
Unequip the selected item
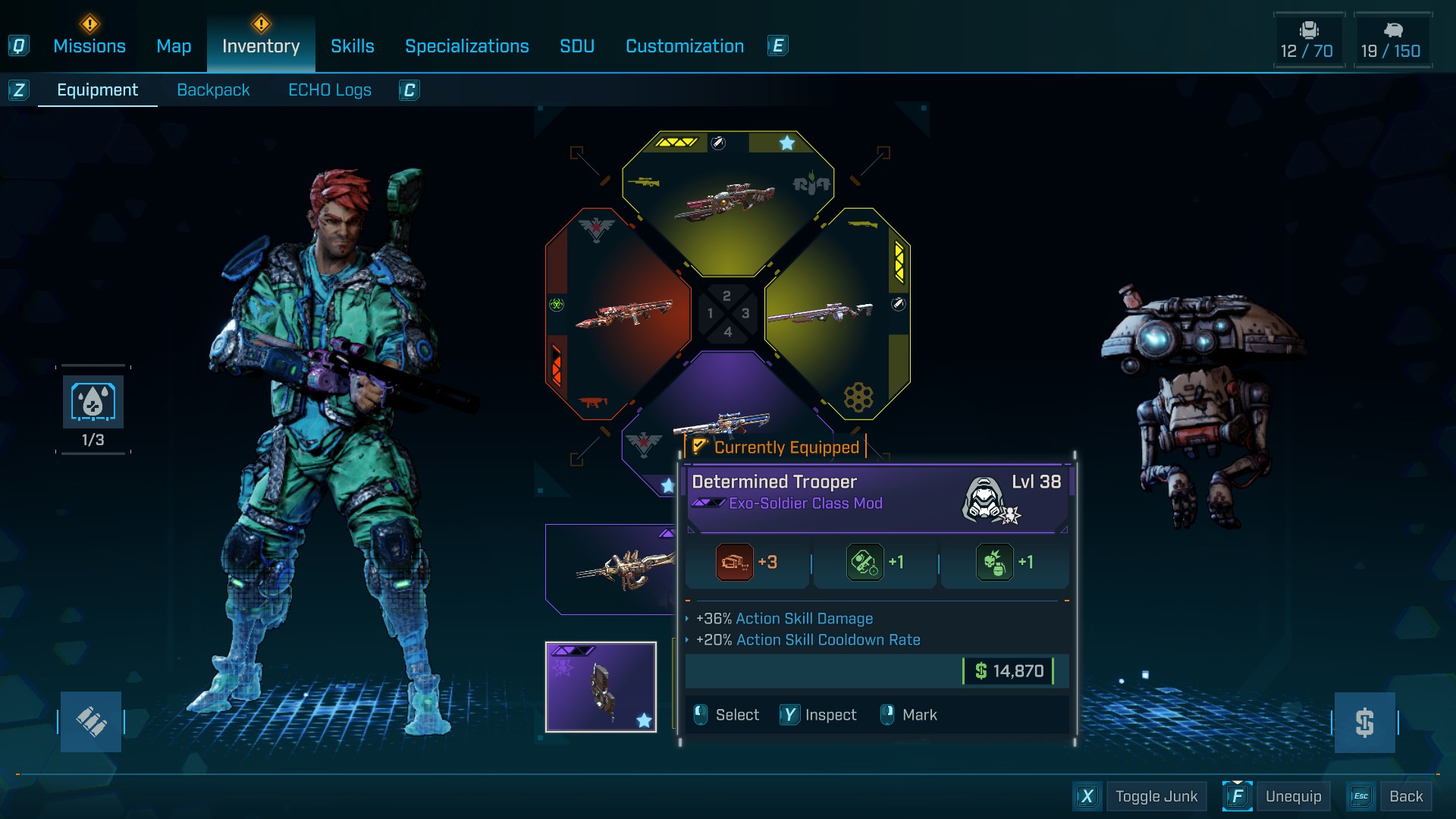coord(1293,796)
